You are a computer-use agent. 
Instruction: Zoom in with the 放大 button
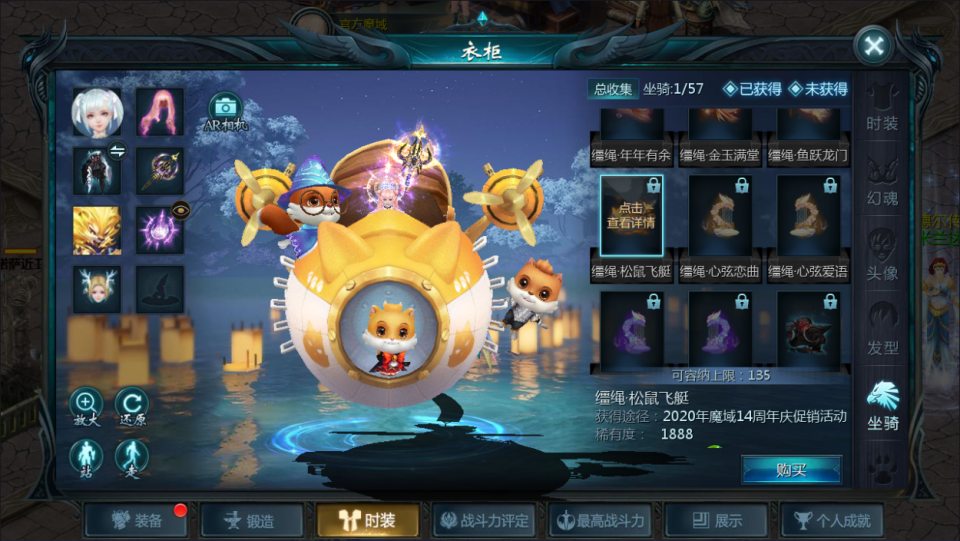click(x=85, y=407)
